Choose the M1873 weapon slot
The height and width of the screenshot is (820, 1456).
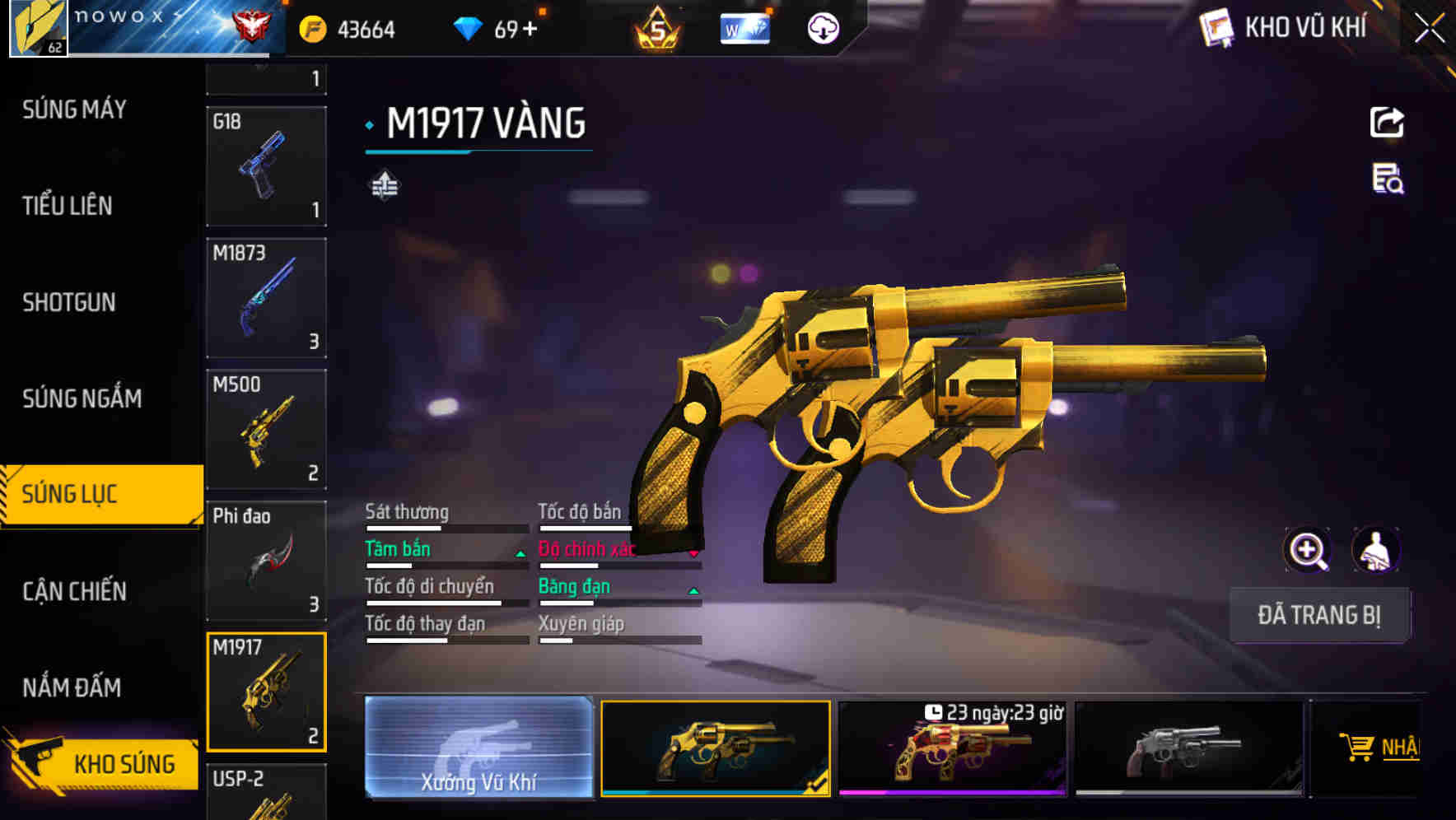(266, 297)
